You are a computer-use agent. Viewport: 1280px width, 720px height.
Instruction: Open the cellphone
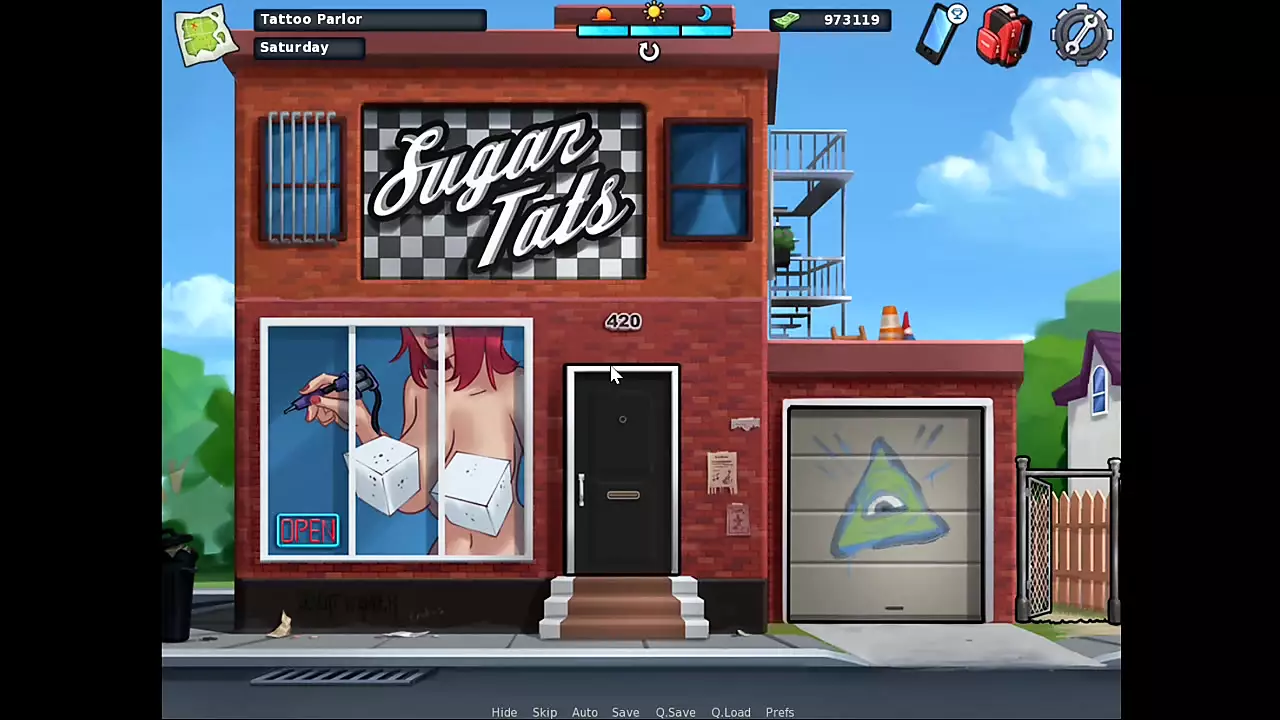(941, 34)
